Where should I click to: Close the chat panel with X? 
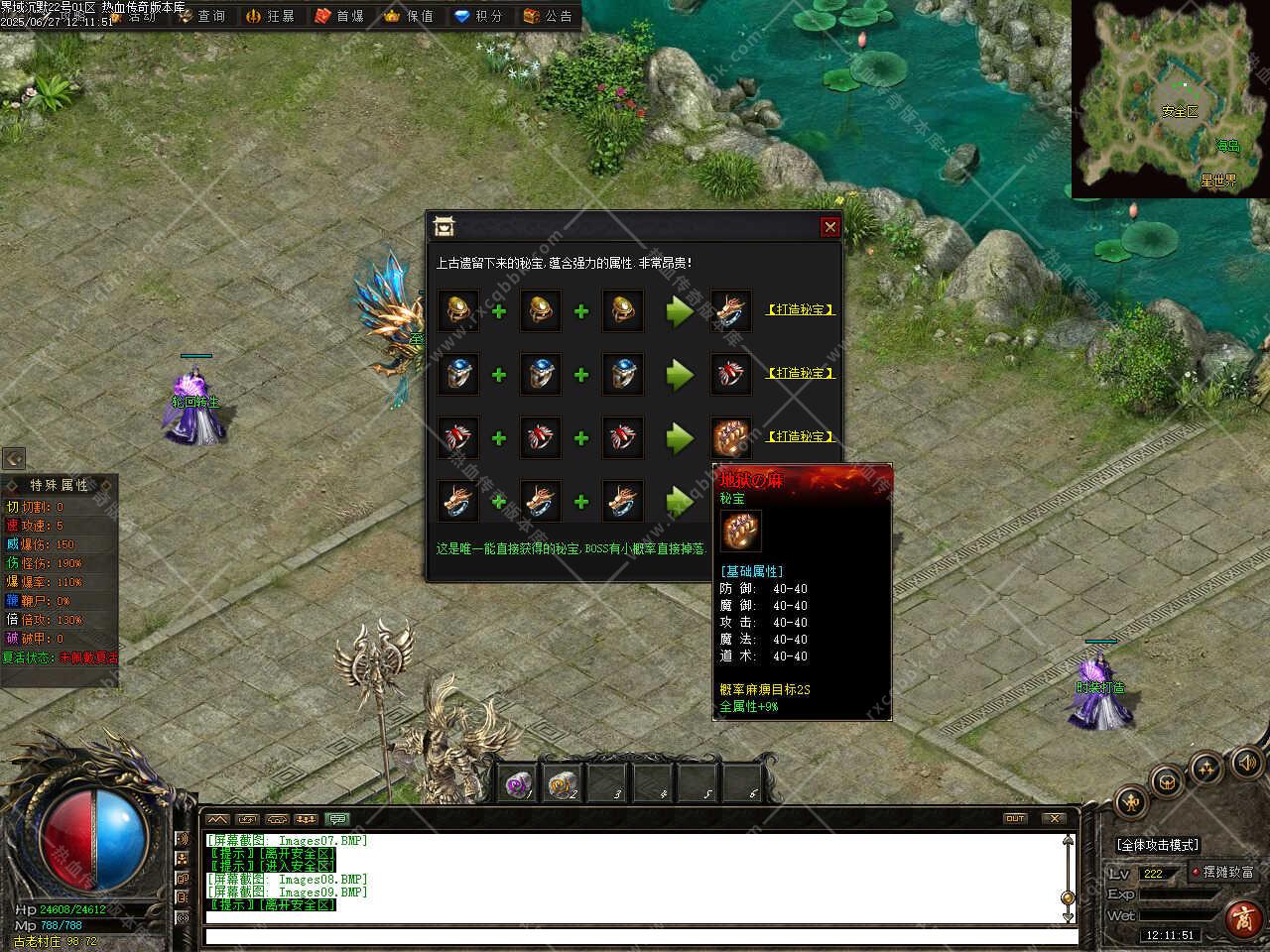(x=1054, y=819)
